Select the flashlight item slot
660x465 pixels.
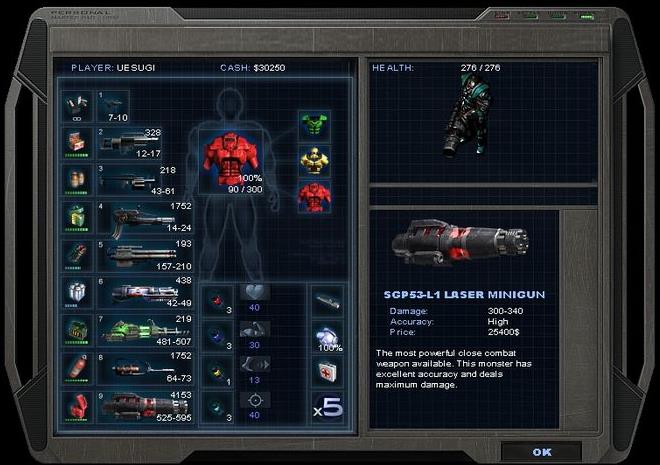coord(327,298)
